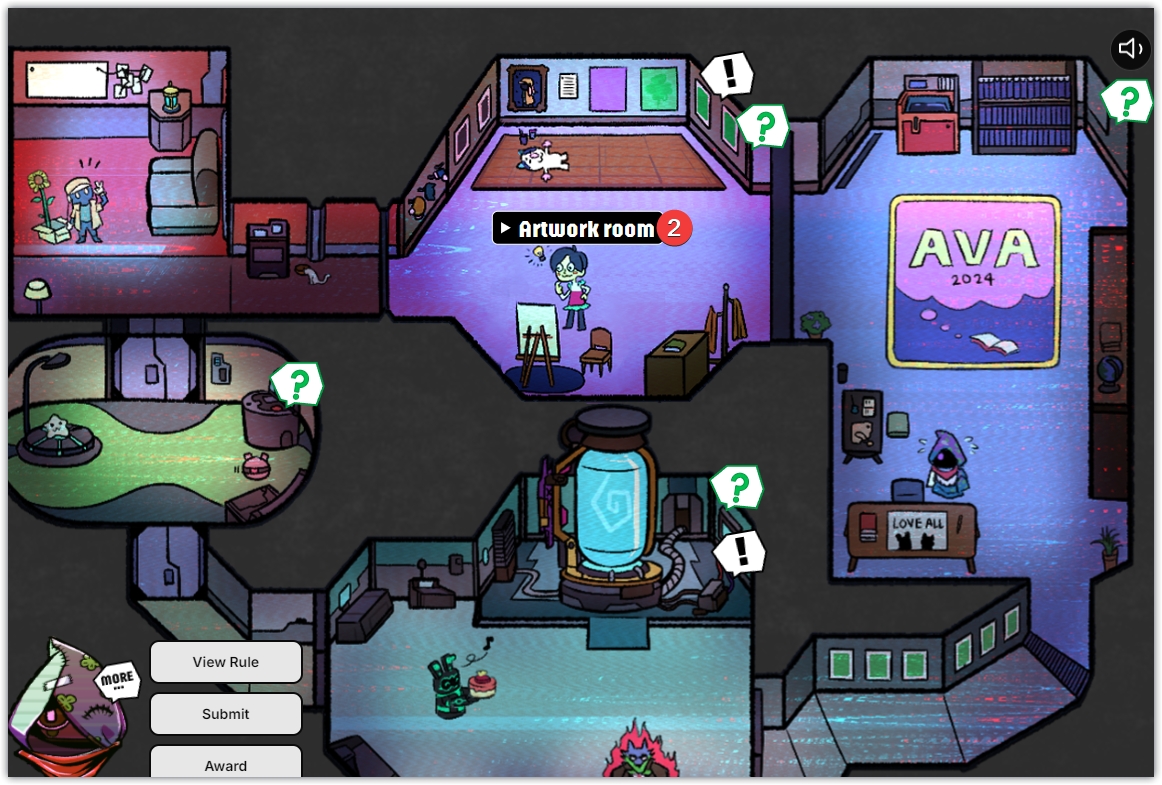Image resolution: width=1162 pixels, height=785 pixels.
Task: Click the question mark beside the bookshelf
Action: pyautogui.click(x=1129, y=101)
